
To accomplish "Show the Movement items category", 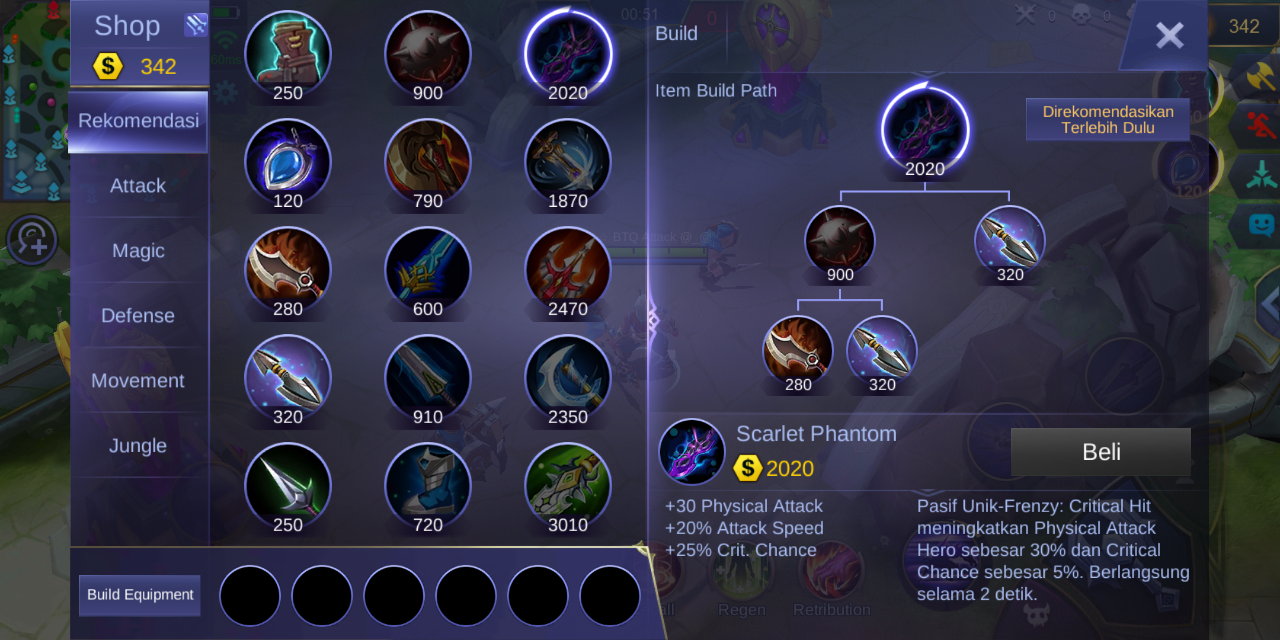I will pos(138,381).
